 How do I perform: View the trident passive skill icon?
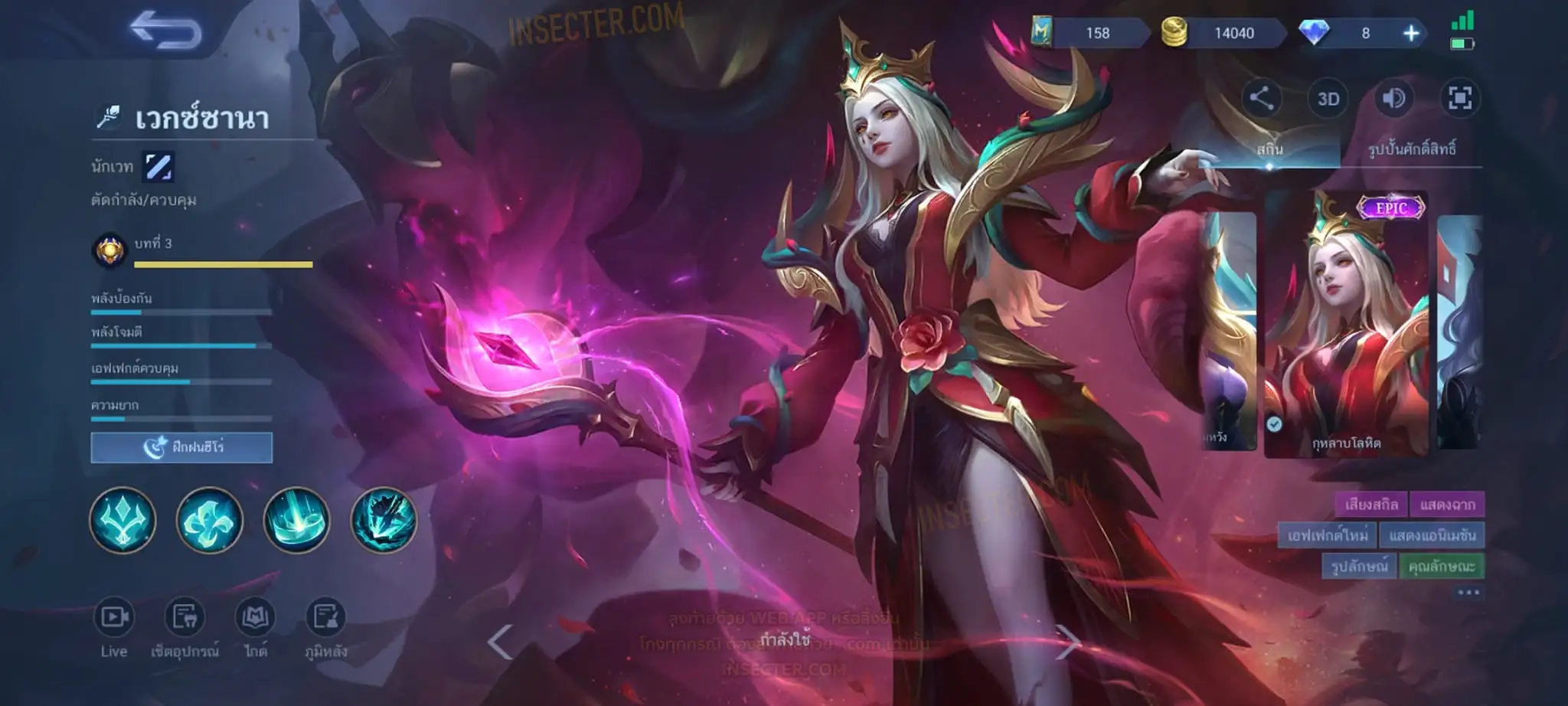point(122,520)
